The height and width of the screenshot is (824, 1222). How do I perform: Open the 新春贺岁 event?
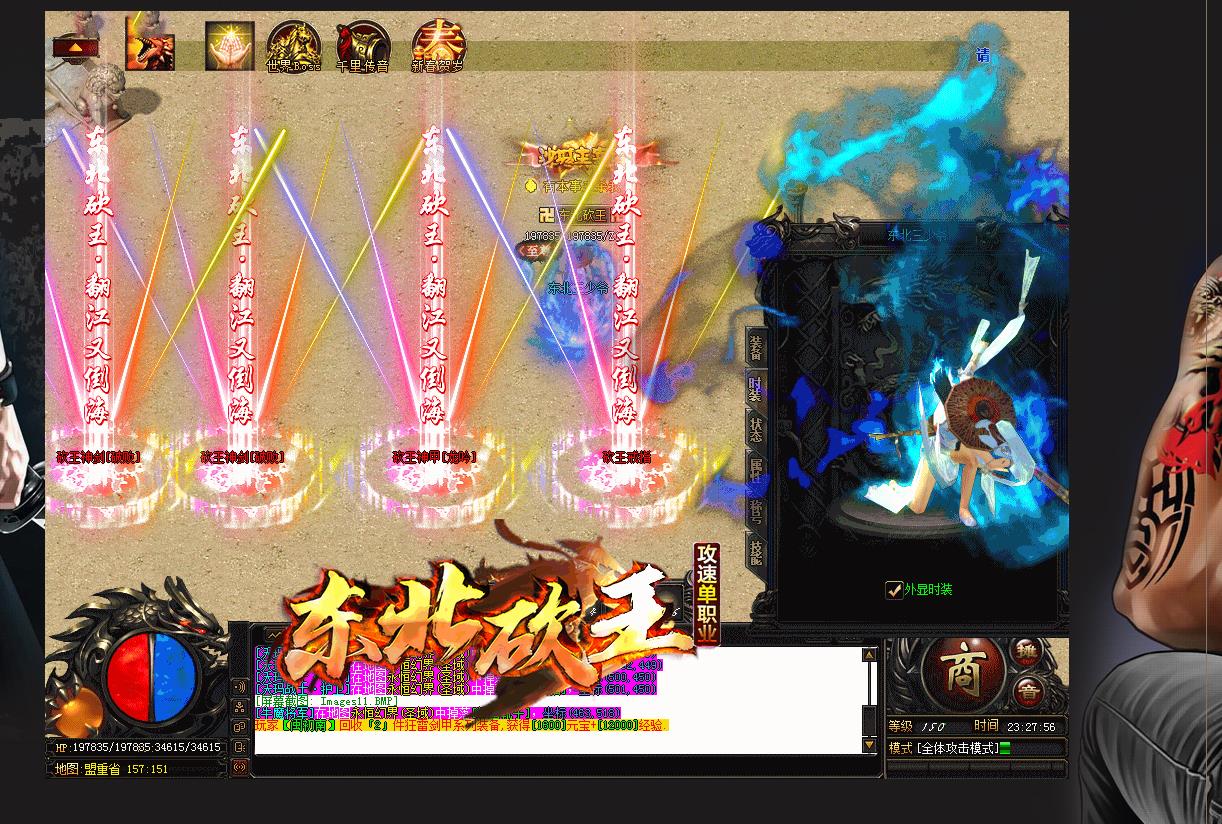[438, 47]
